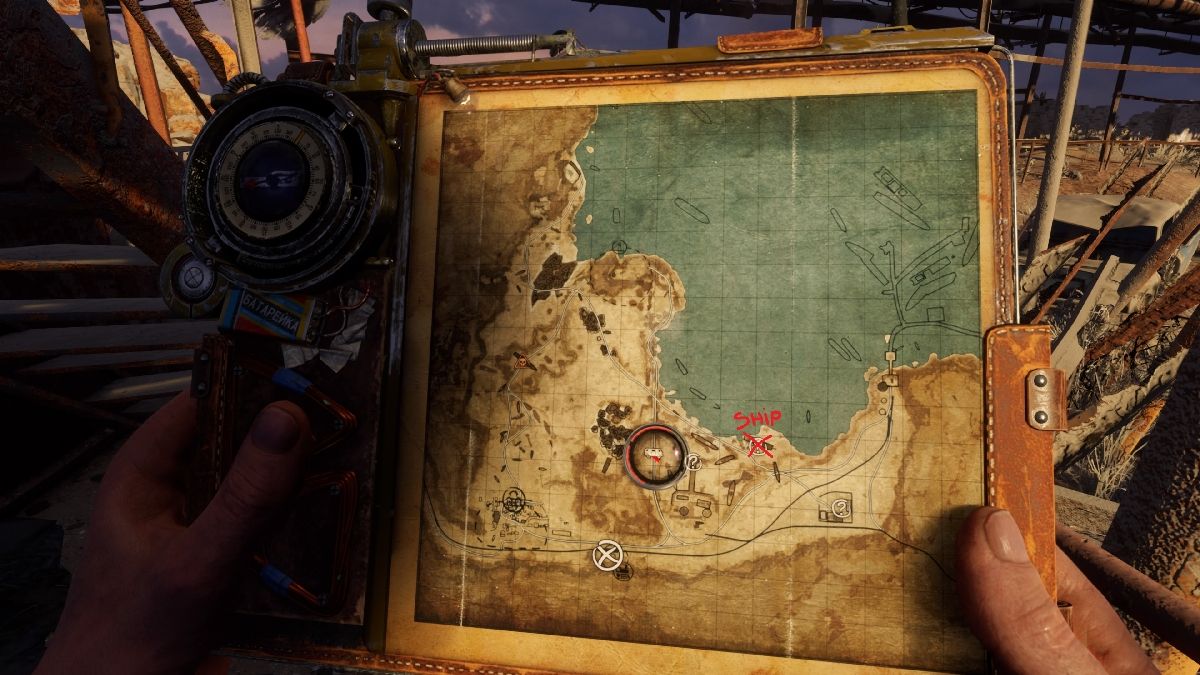1200x675 pixels.
Task: Select the question mark inside the square compound
Action: click(840, 509)
